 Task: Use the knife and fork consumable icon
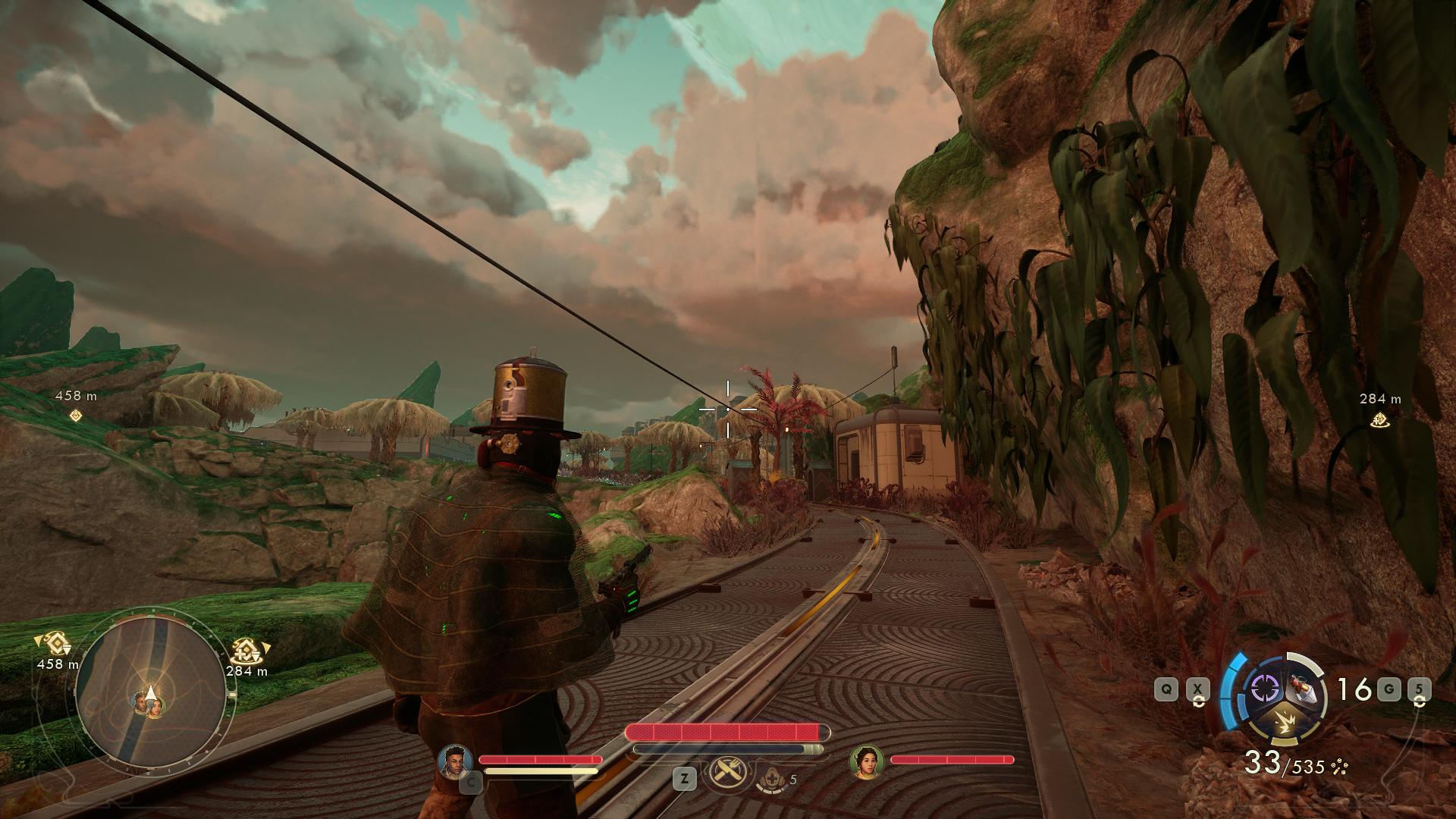pyautogui.click(x=728, y=773)
